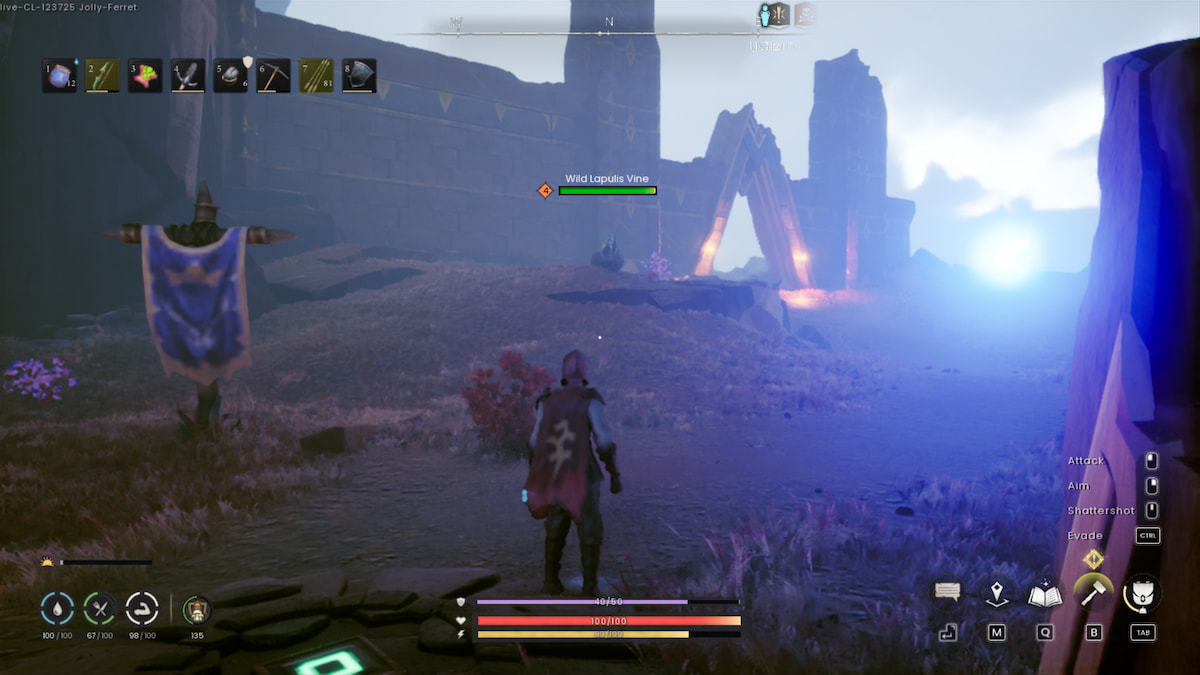Viewport: 1200px width, 675px height.
Task: Select the arrows stack of 81
Action: click(x=317, y=76)
